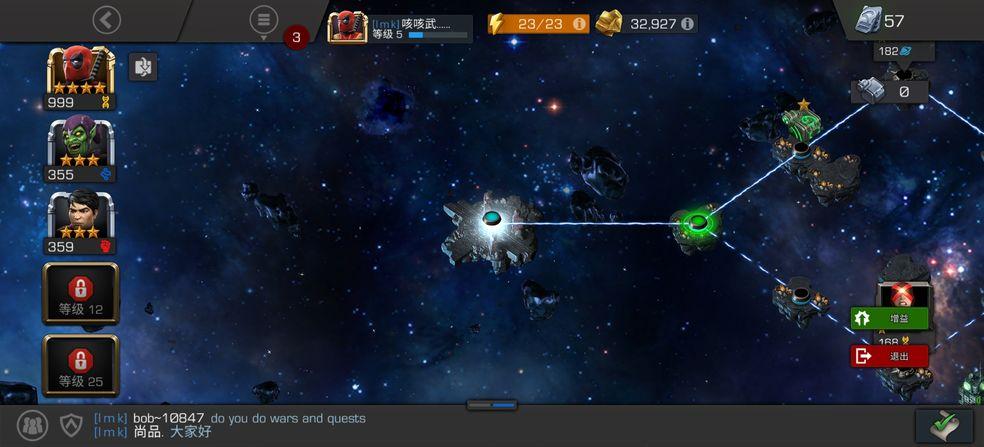Toggle the map view icon beside Deadpool

pyautogui.click(x=143, y=67)
